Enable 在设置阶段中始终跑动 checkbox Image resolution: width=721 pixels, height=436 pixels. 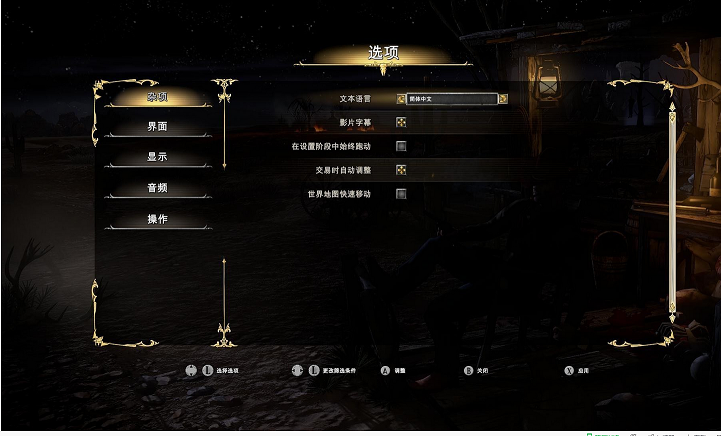[x=401, y=147]
